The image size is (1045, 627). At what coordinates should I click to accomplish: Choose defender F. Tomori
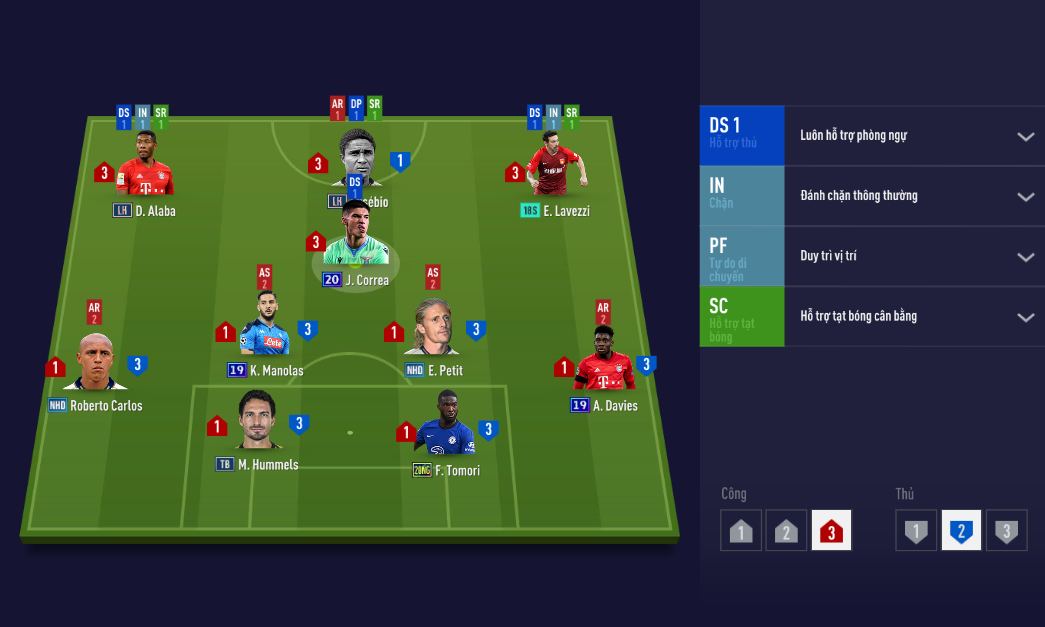click(445, 425)
